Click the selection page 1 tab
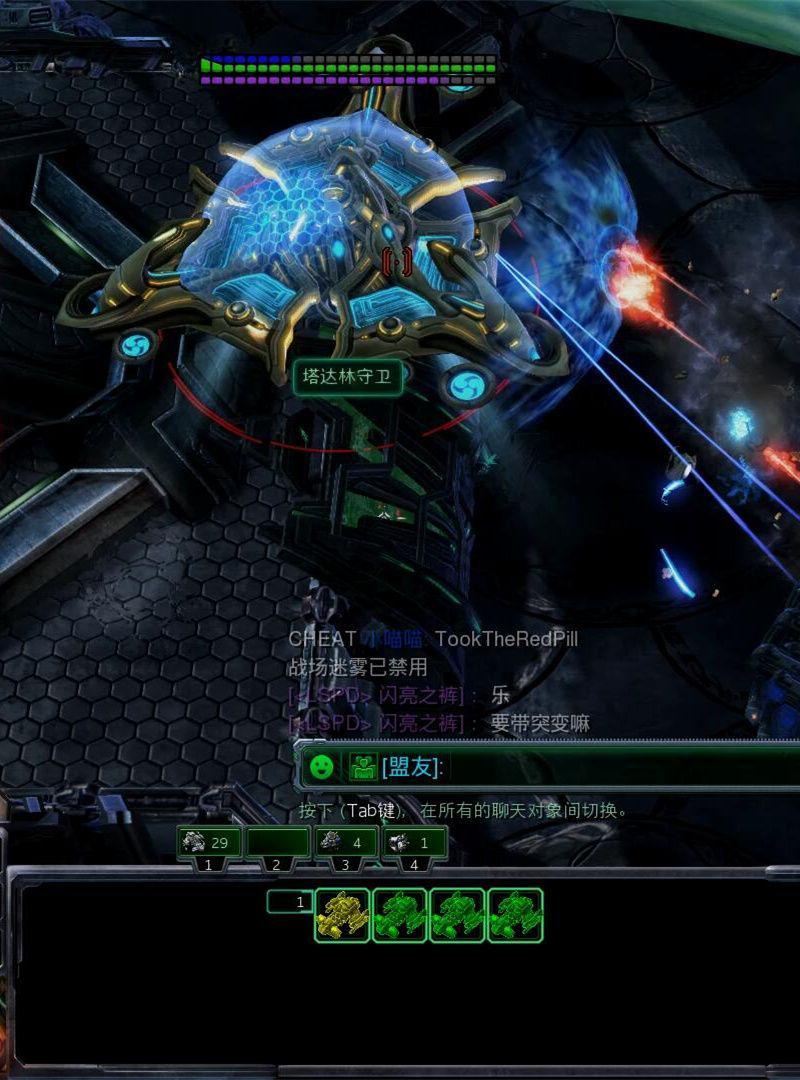Image resolution: width=800 pixels, height=1080 pixels. [289, 902]
